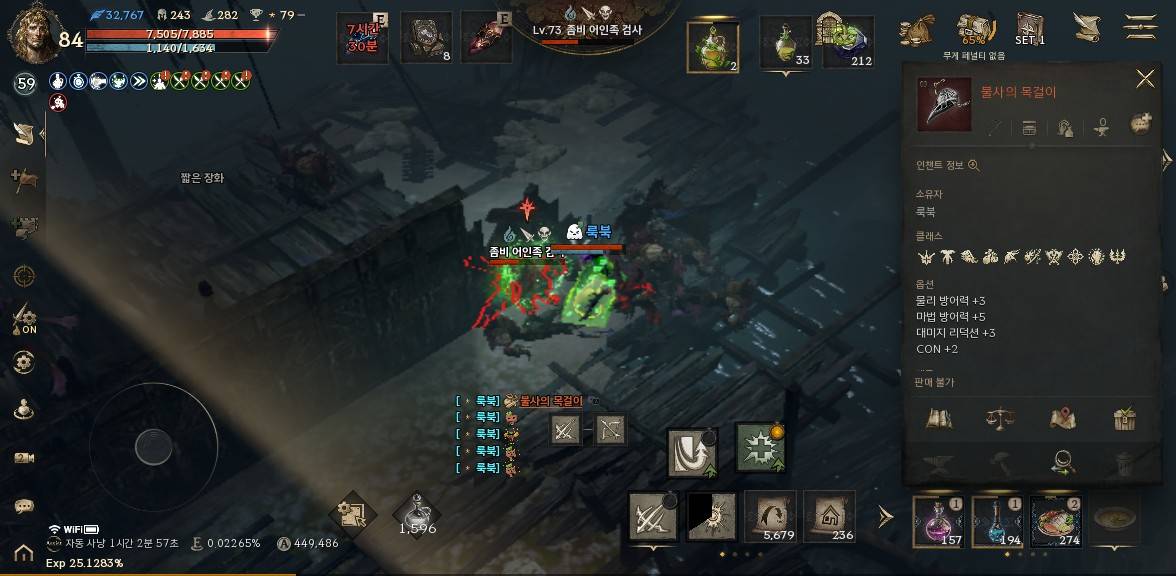Click the 불사의 목걸이 loot entry in log
The width and height of the screenshot is (1176, 576).
(550, 401)
